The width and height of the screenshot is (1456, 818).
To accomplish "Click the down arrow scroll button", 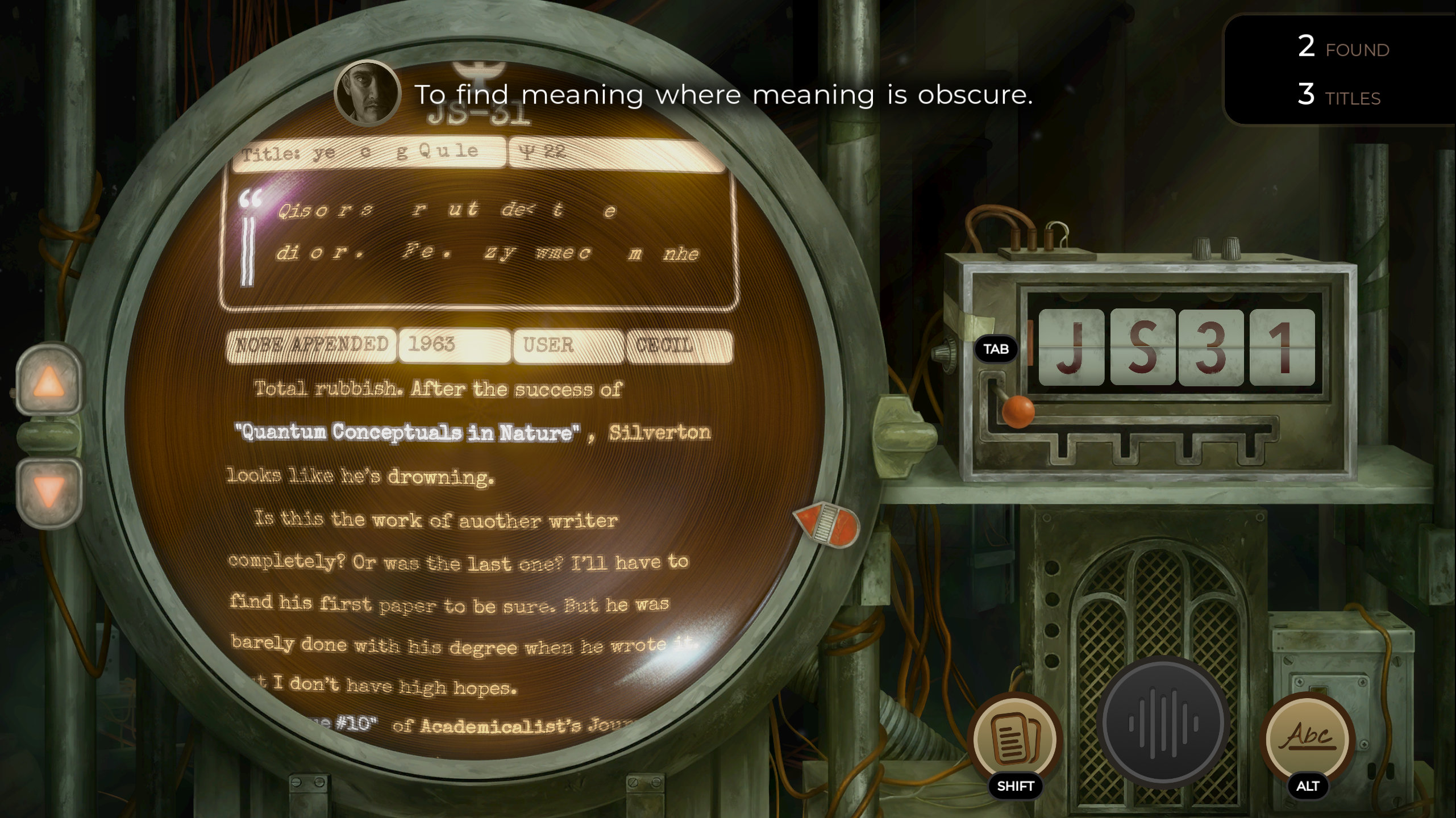I will [x=49, y=490].
